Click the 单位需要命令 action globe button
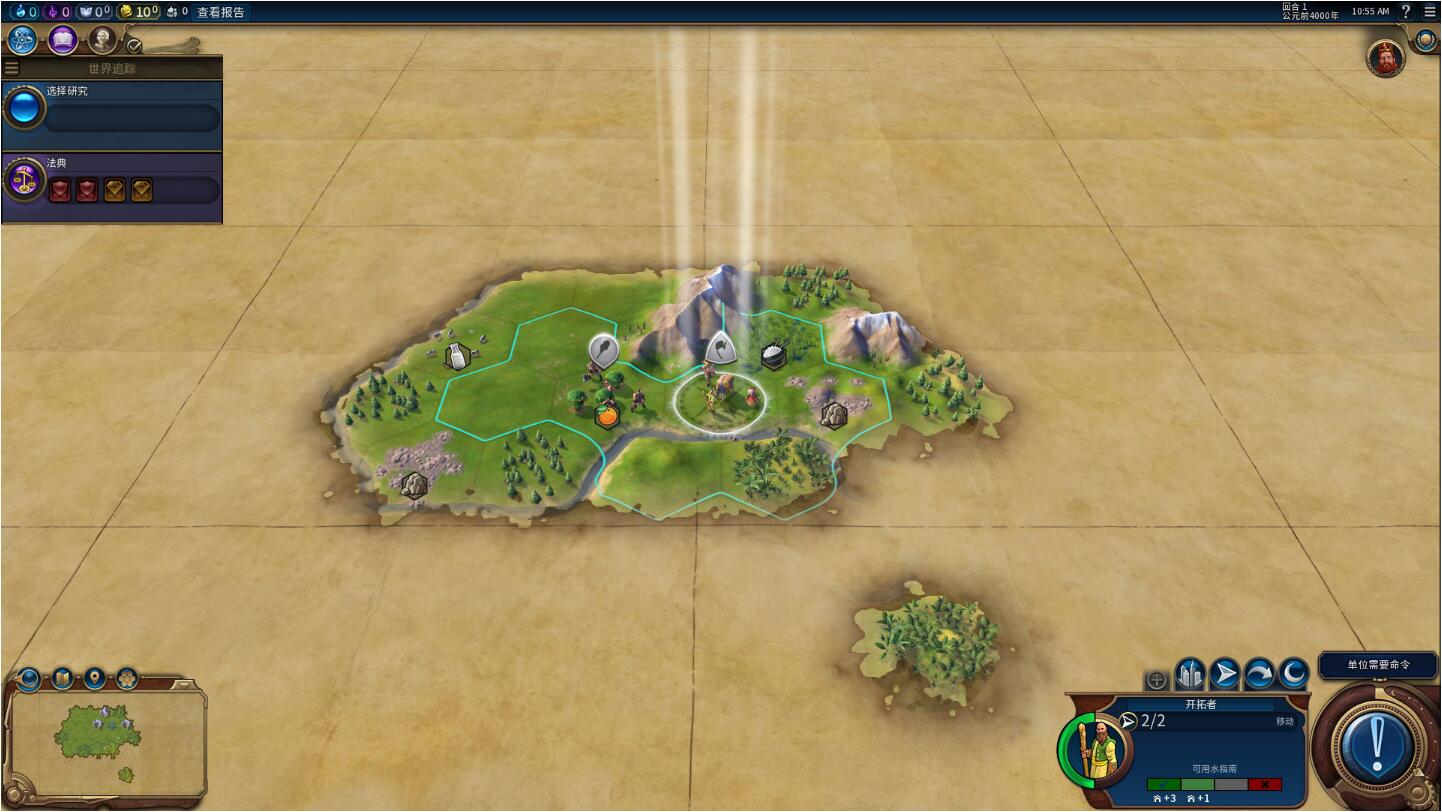The width and height of the screenshot is (1442, 812). (1377, 745)
